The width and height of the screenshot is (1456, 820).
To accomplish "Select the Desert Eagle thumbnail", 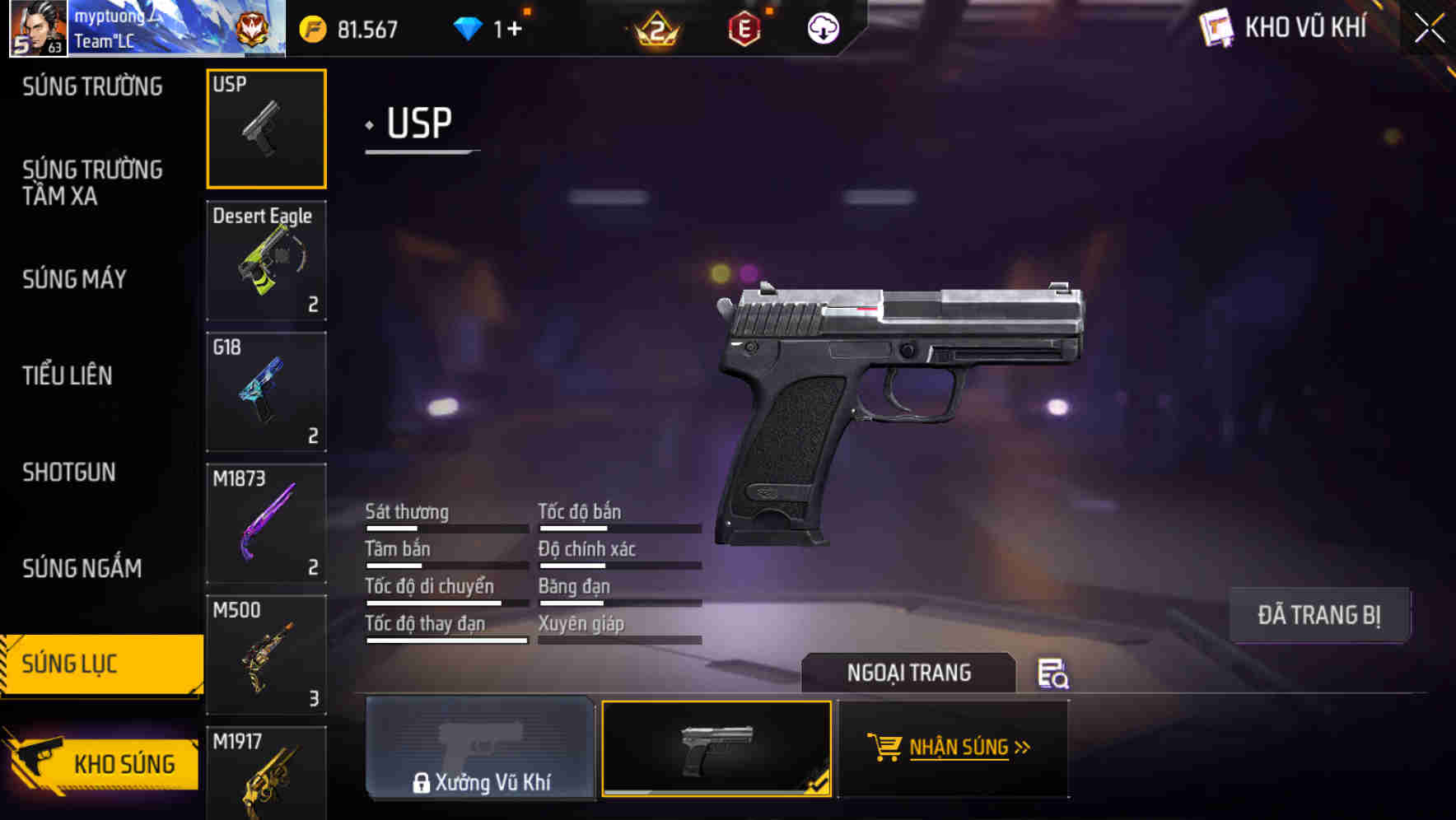I will click(x=265, y=259).
